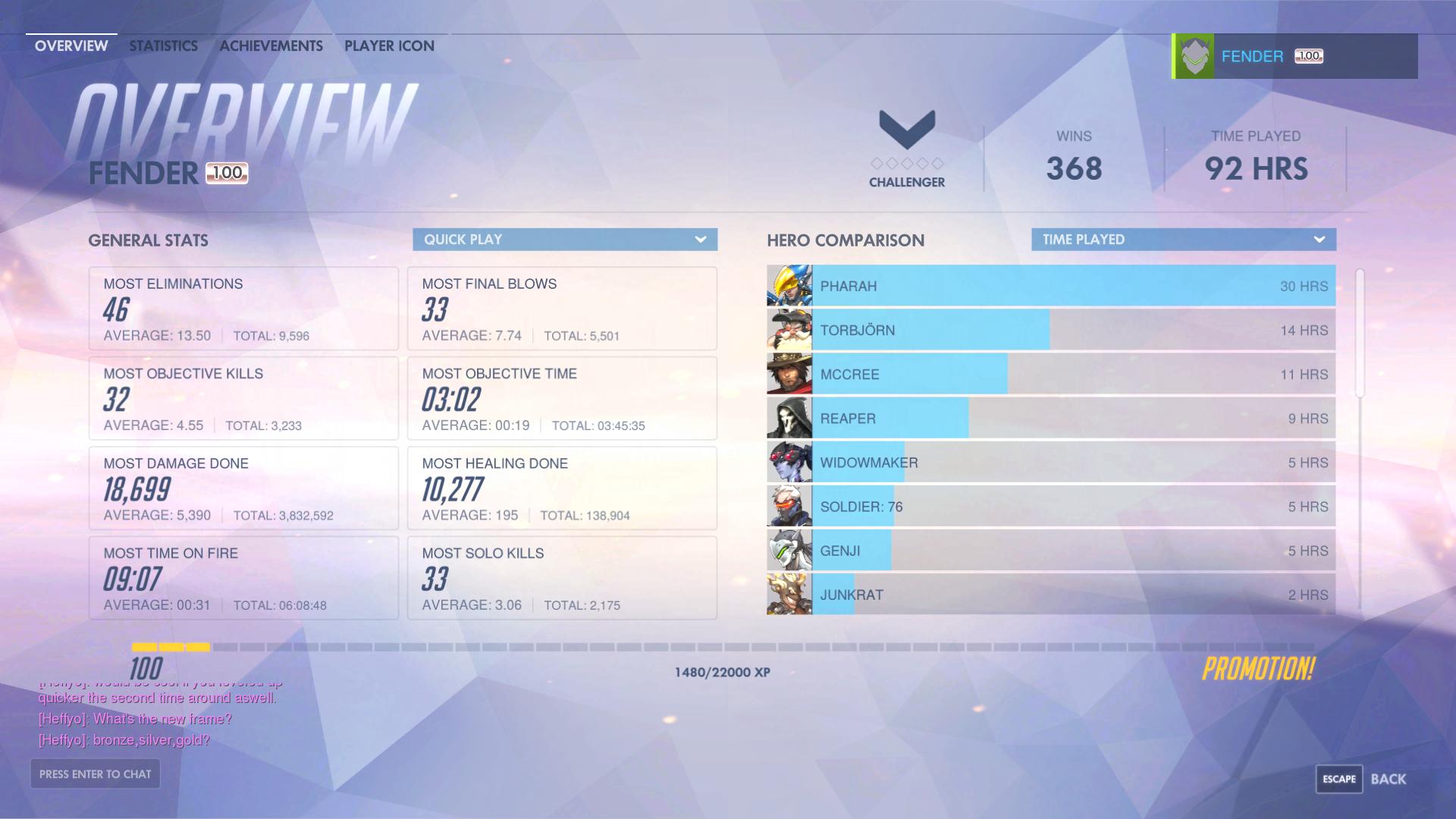The height and width of the screenshot is (819, 1456).
Task: Select the Widowmaker portrait
Action: (x=789, y=462)
